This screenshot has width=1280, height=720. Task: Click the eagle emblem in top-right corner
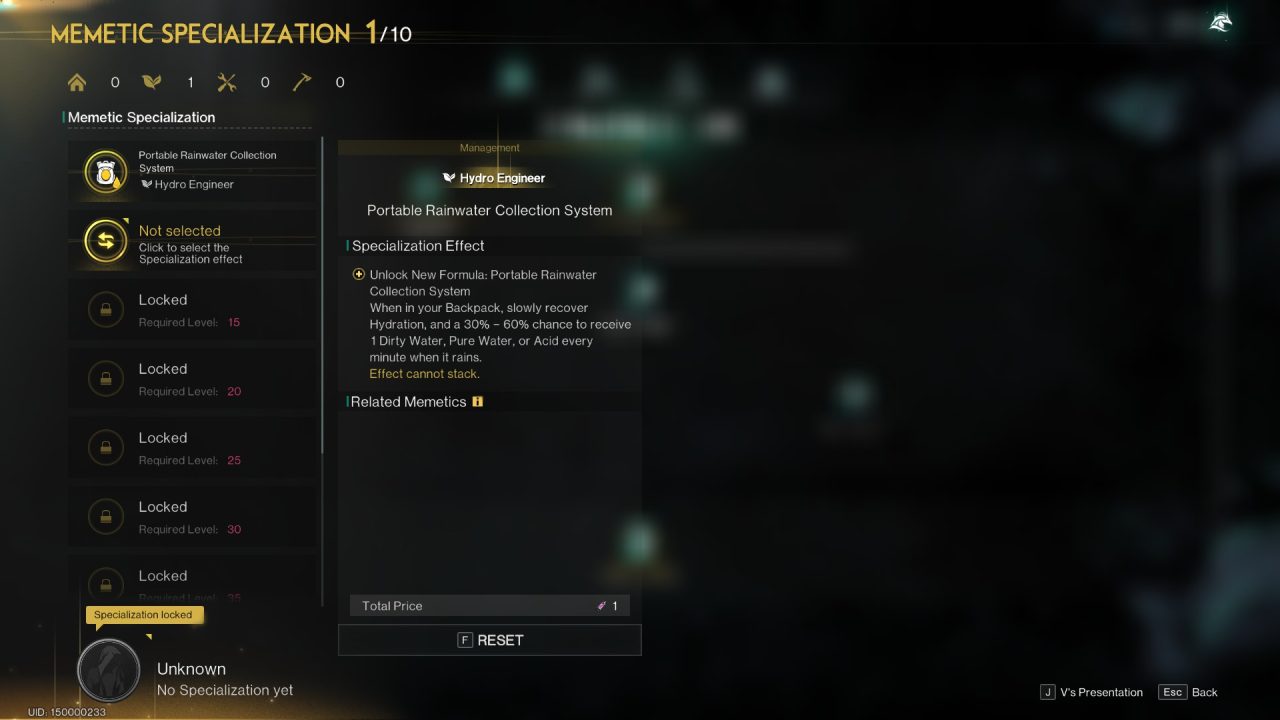(1219, 21)
